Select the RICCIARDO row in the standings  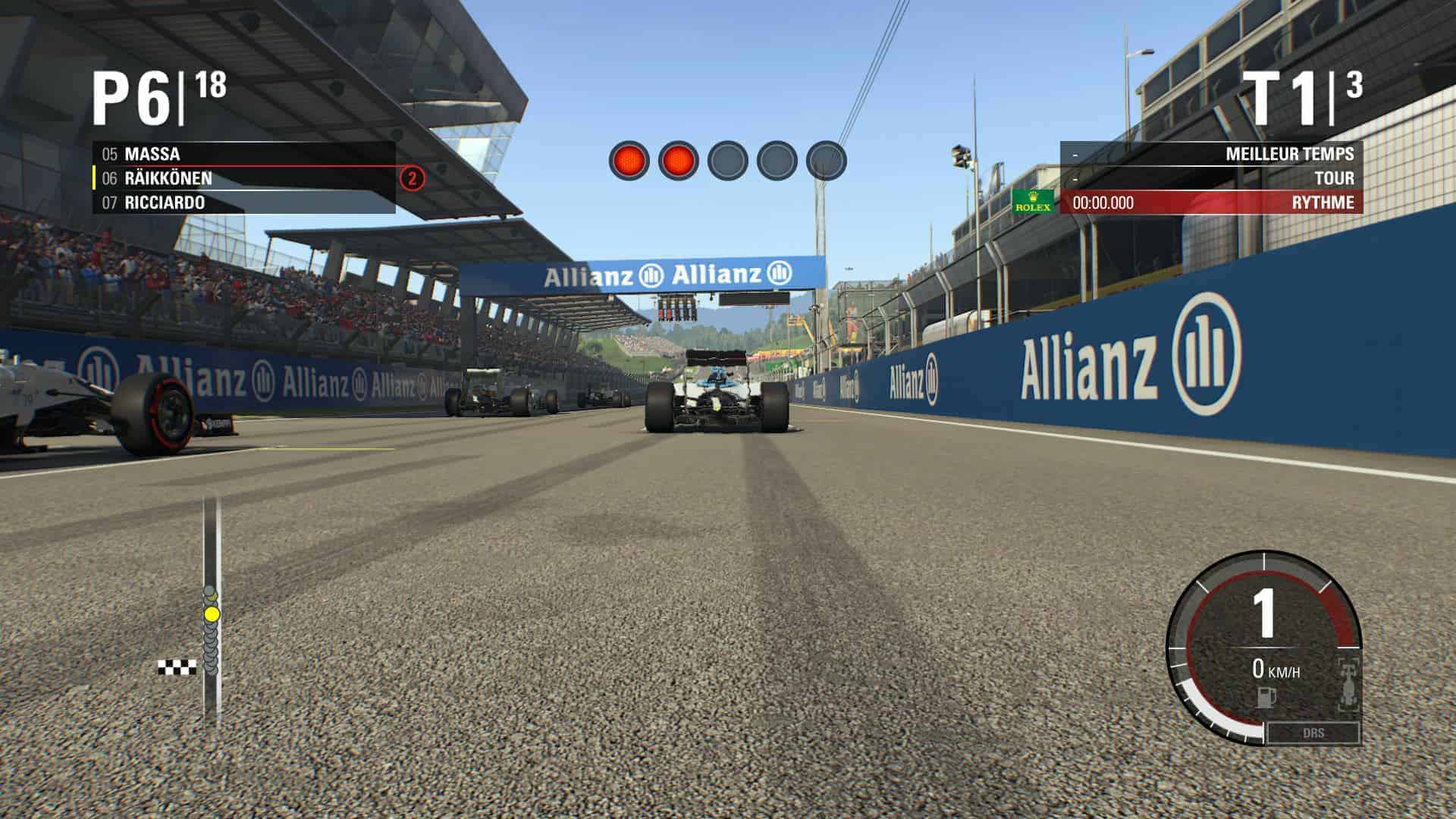tap(243, 202)
